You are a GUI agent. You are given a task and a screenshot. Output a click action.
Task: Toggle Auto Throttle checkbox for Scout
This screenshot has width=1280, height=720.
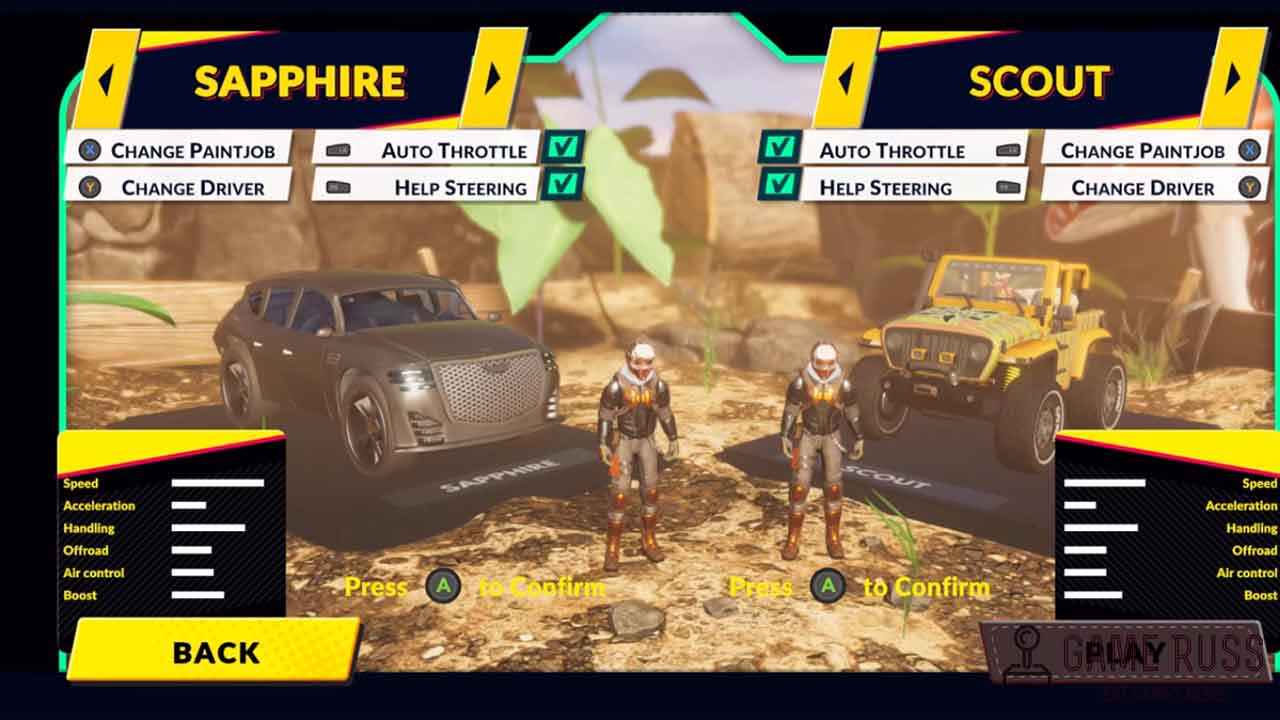(x=779, y=149)
